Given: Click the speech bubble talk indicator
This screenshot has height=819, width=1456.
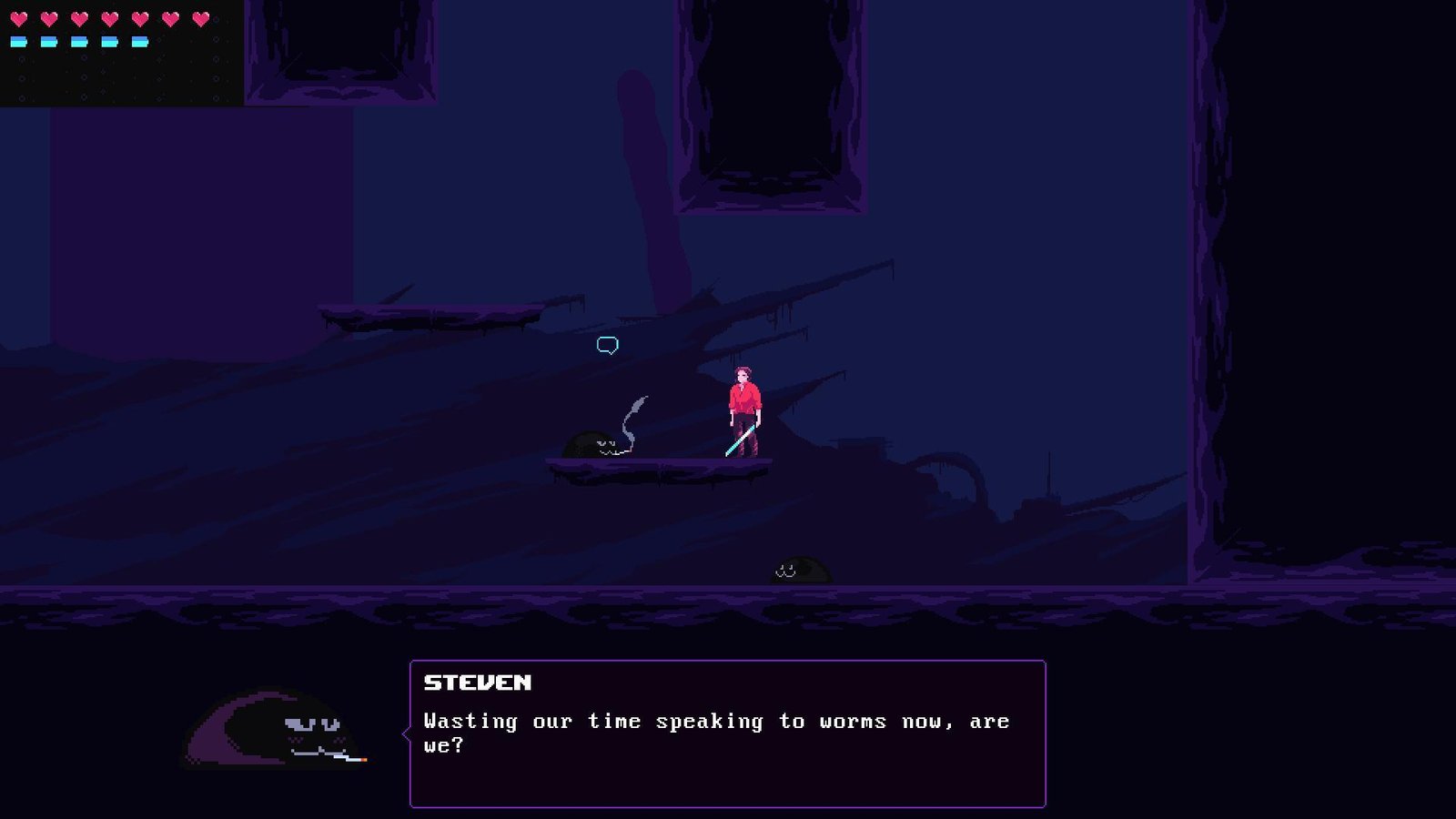Looking at the screenshot, I should coord(608,345).
